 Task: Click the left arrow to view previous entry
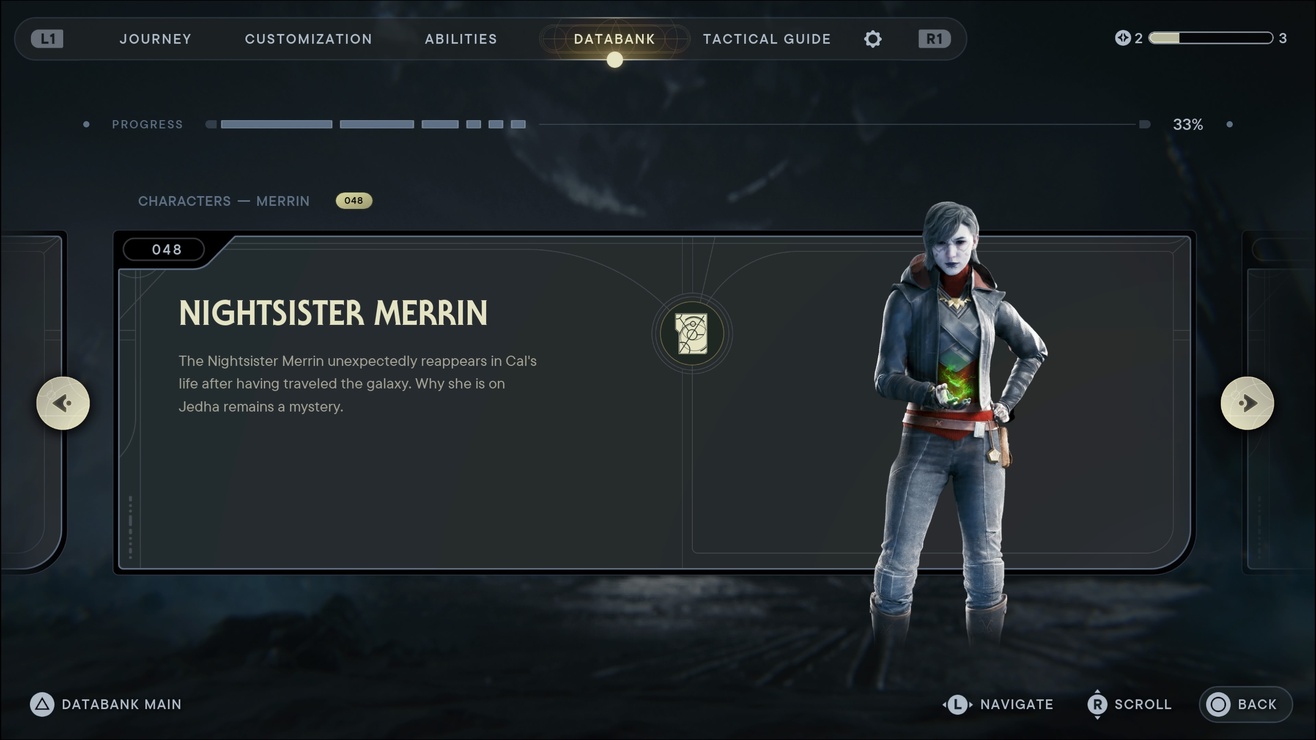pos(63,402)
